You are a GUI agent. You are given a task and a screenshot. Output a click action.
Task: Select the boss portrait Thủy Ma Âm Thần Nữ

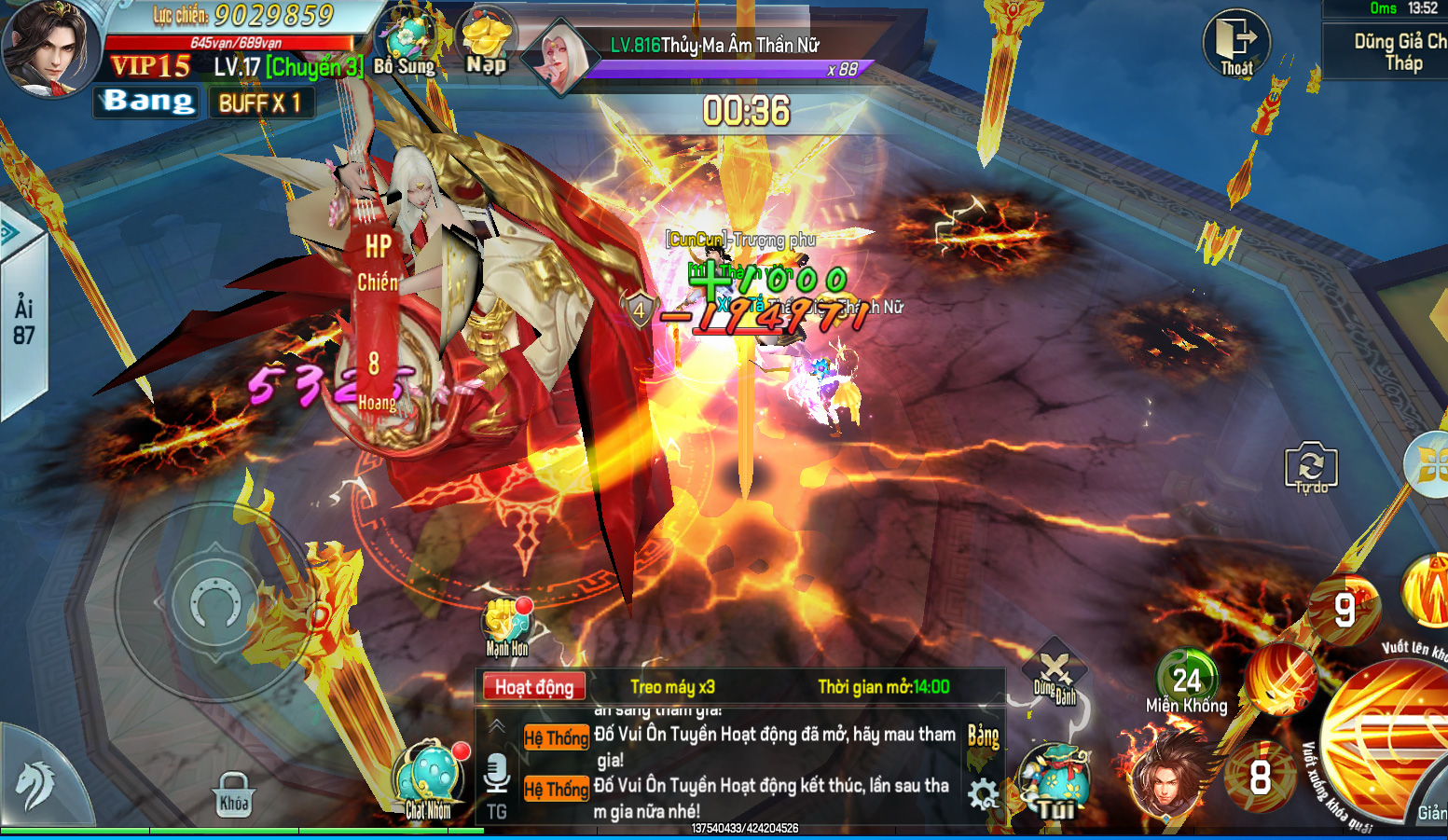[559, 58]
